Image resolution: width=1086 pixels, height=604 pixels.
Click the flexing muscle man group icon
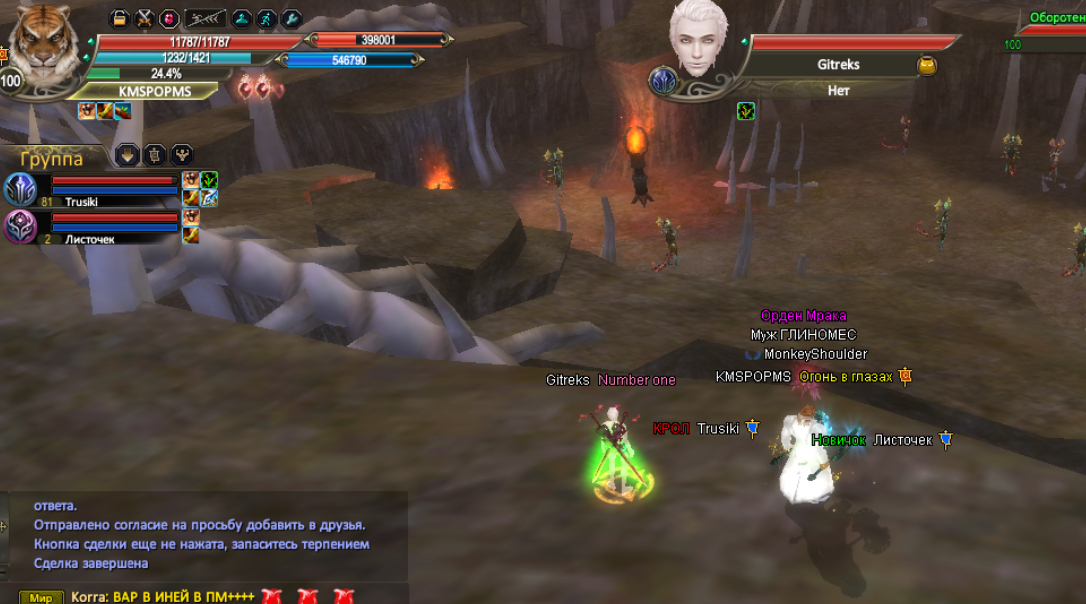click(x=182, y=155)
